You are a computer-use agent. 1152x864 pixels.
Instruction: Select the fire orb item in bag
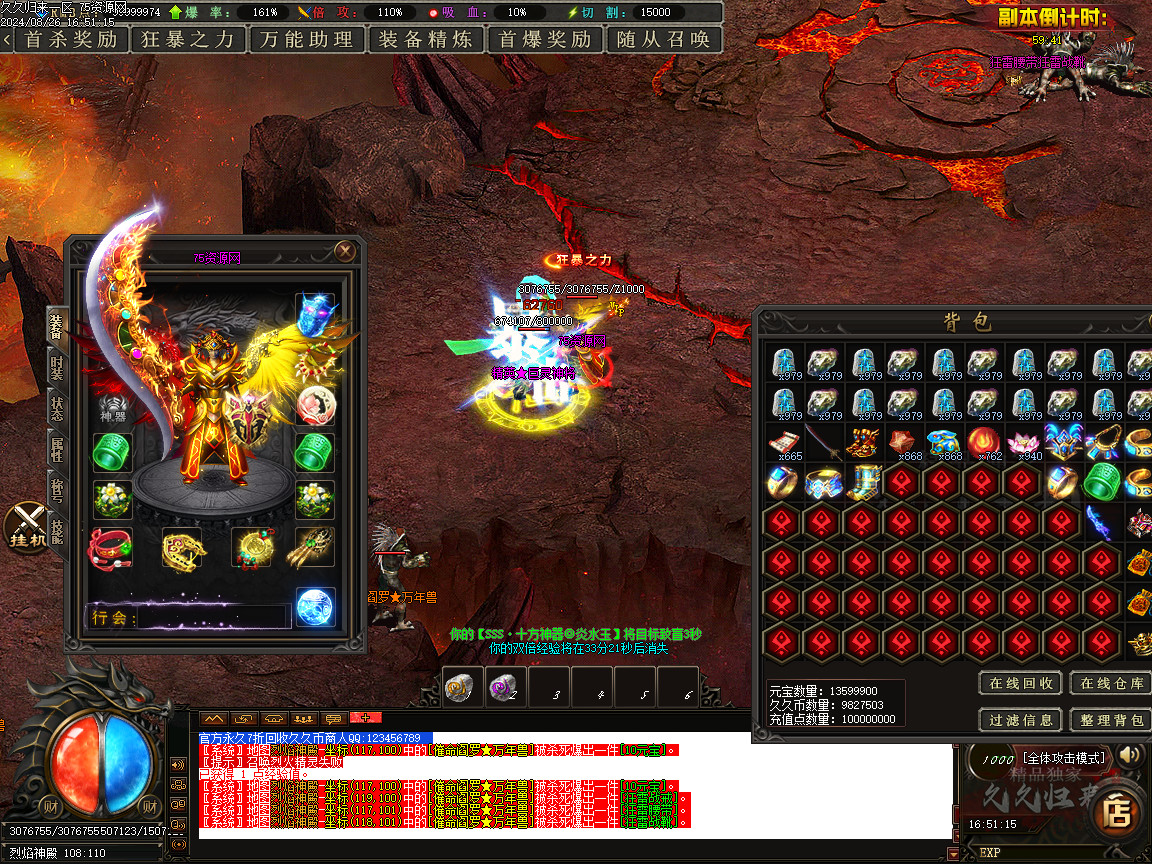(980, 441)
